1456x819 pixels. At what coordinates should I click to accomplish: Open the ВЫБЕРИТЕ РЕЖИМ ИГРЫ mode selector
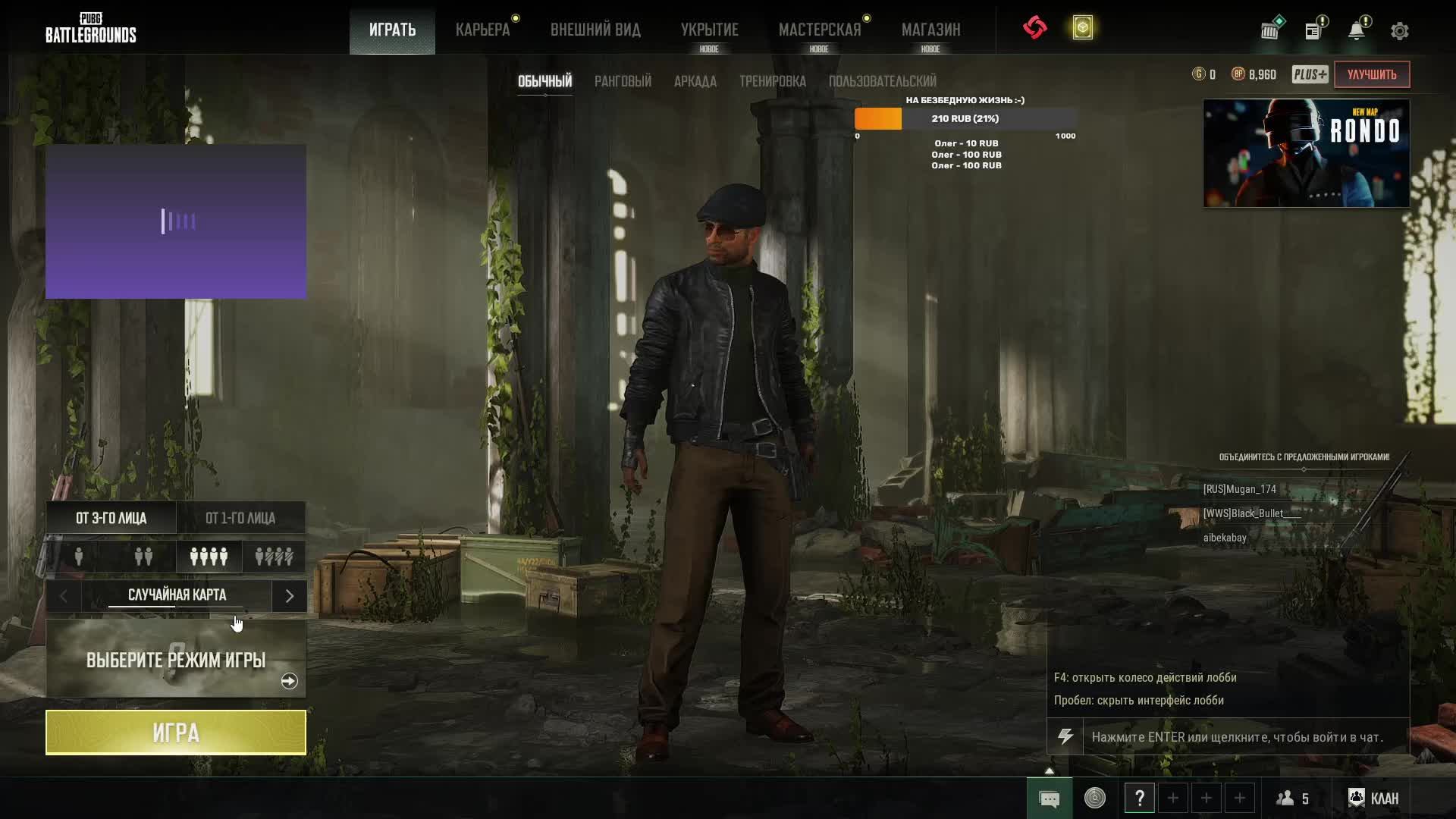[x=176, y=659]
